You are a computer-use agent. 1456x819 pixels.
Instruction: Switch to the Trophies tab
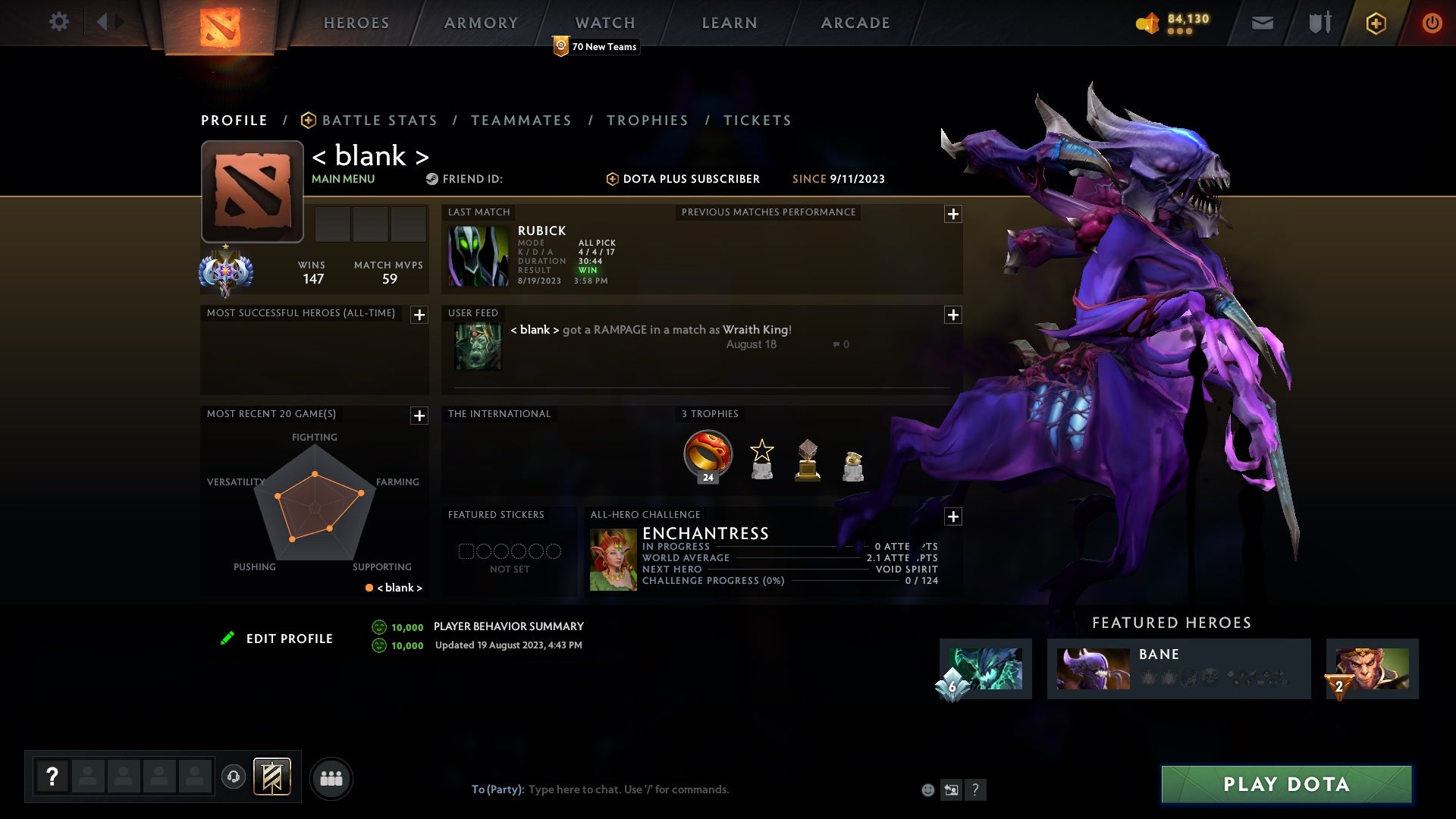(x=647, y=121)
